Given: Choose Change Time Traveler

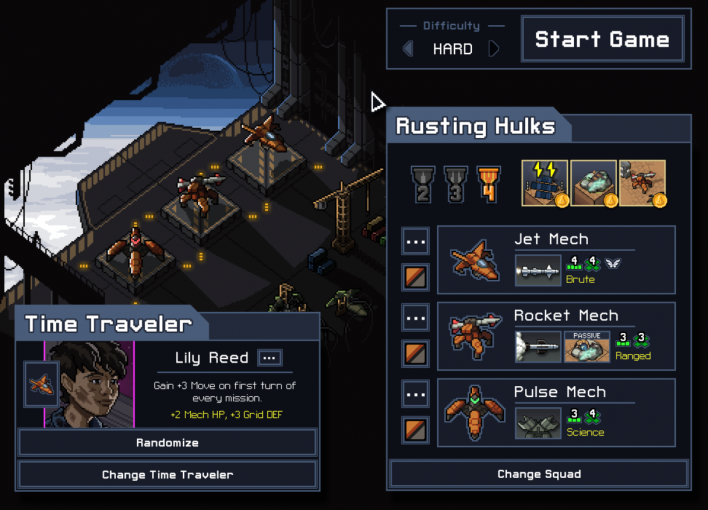Looking at the screenshot, I should pyautogui.click(x=168, y=474).
